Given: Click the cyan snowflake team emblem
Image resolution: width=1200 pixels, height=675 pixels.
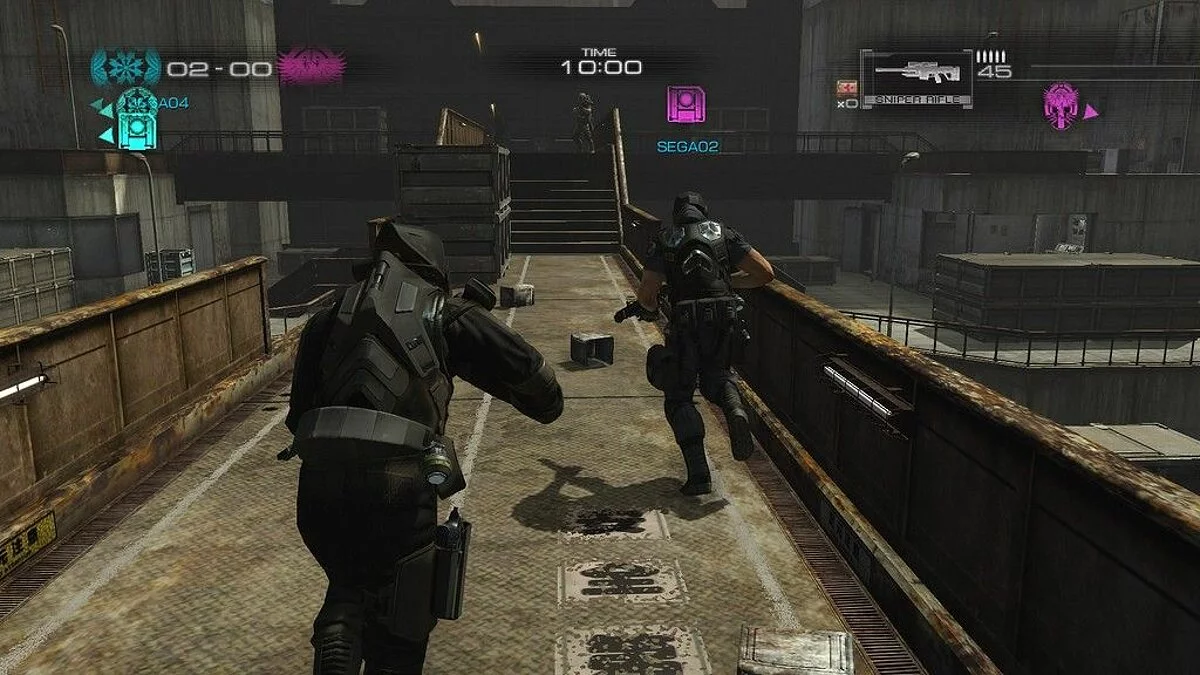Looking at the screenshot, I should (126, 68).
